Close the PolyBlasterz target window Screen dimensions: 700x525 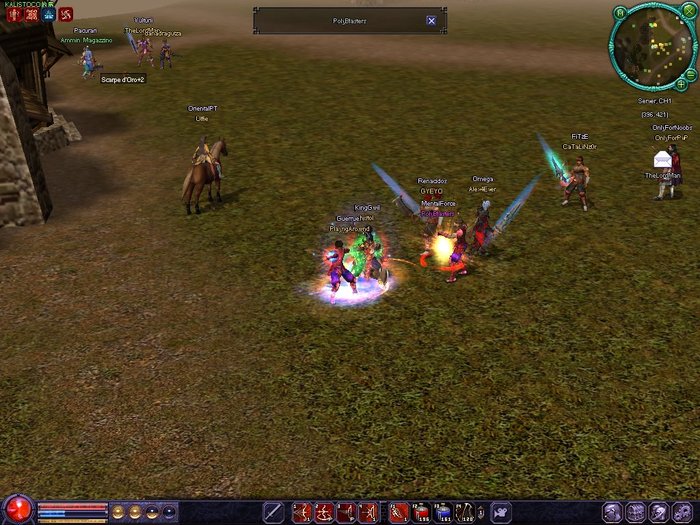point(431,20)
